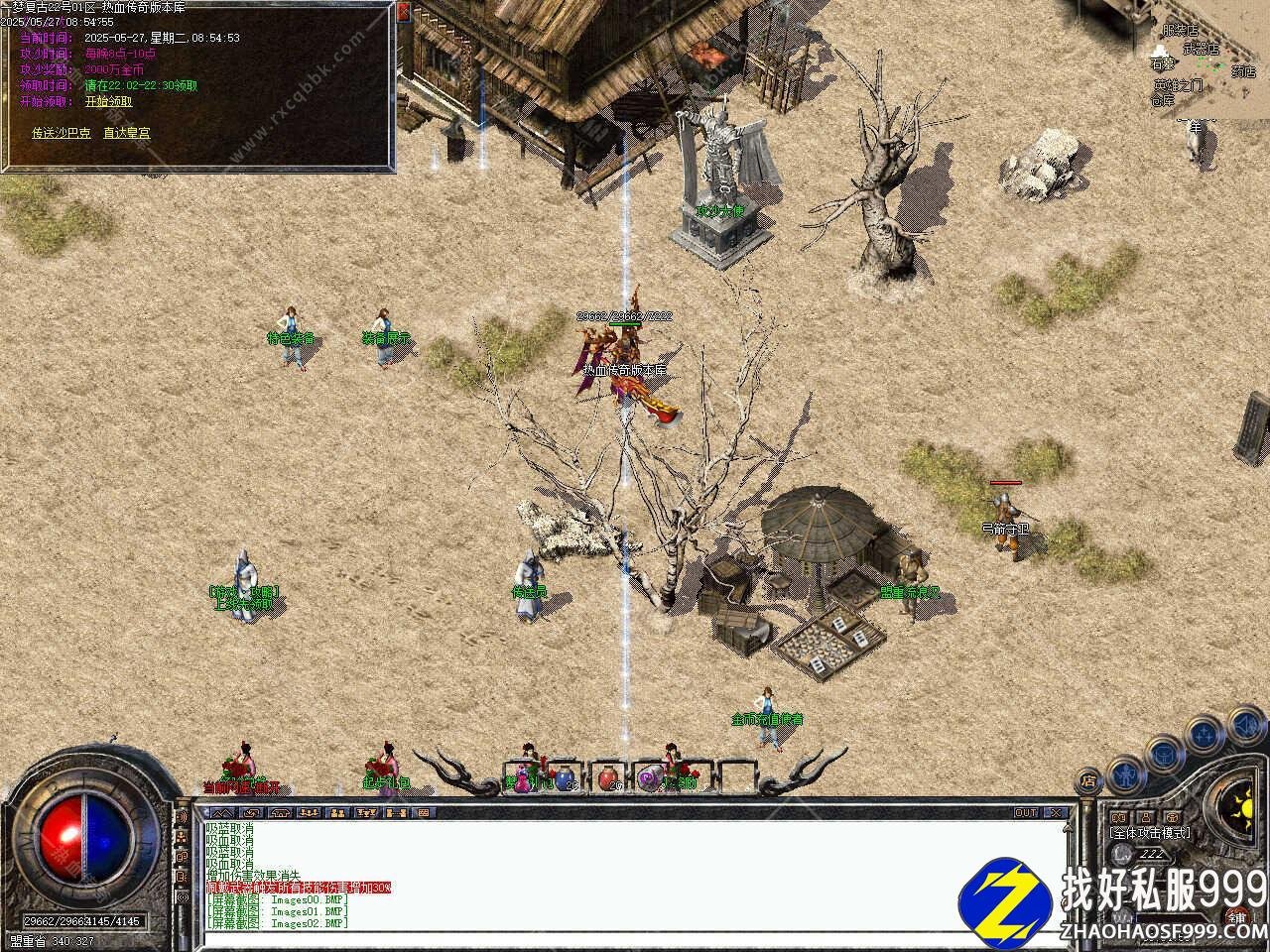Click the 开始领取 reward claim link
This screenshot has height=952, width=1270.
[x=108, y=101]
